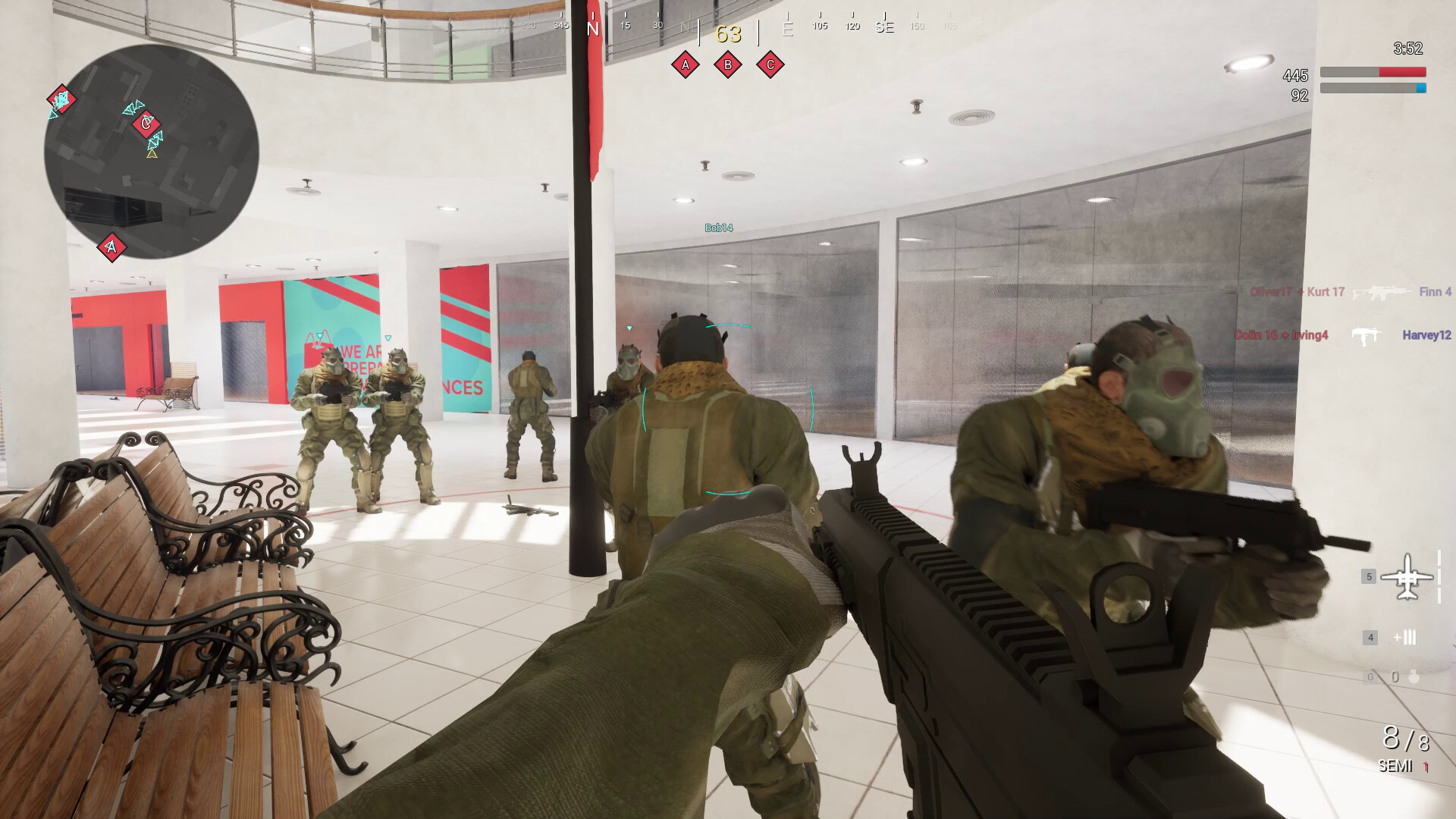Screen dimensions: 1456x819
Task: Toggle objective B marker on the compass
Action: pyautogui.click(x=726, y=65)
